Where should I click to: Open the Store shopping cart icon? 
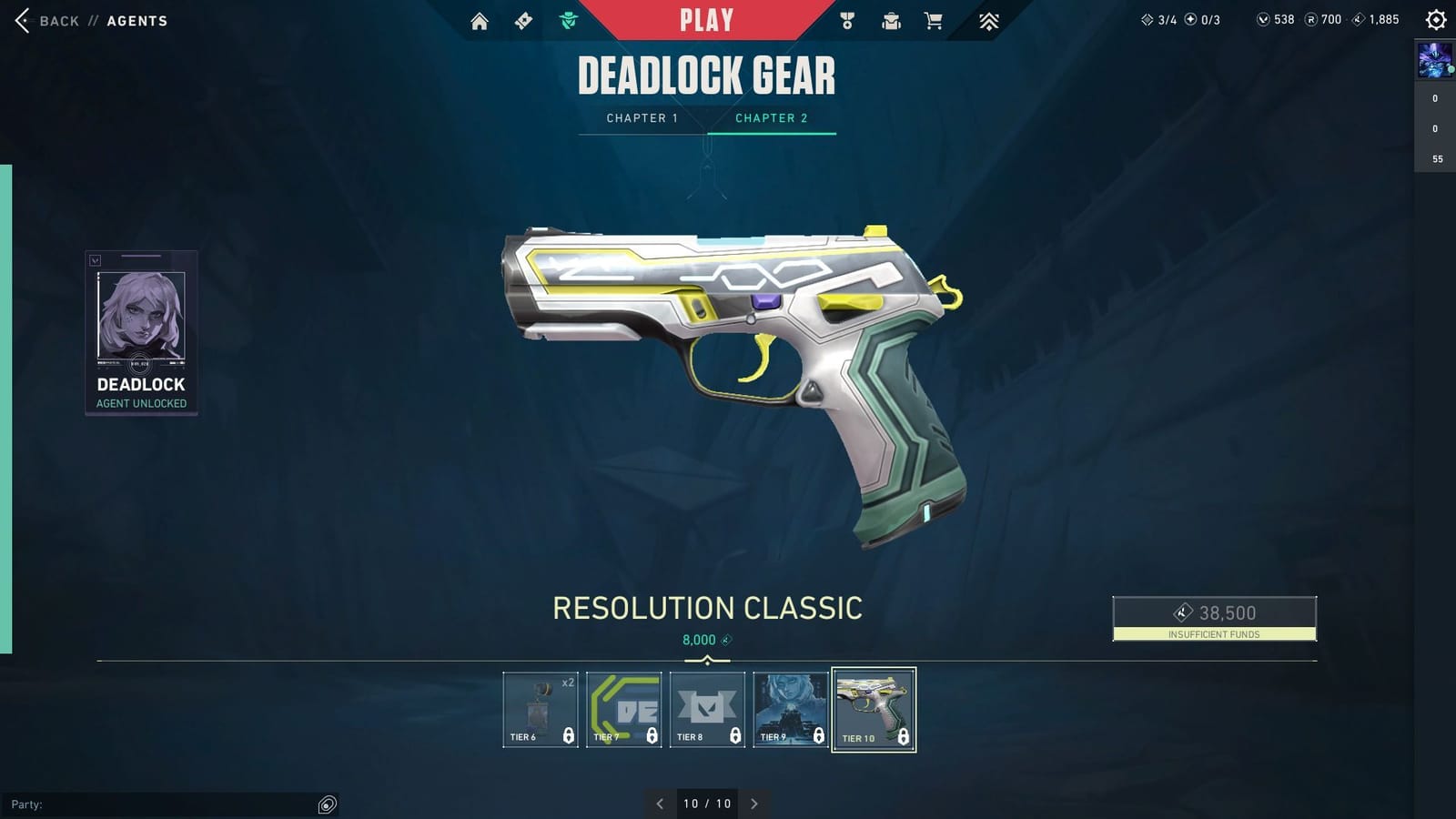click(x=934, y=19)
